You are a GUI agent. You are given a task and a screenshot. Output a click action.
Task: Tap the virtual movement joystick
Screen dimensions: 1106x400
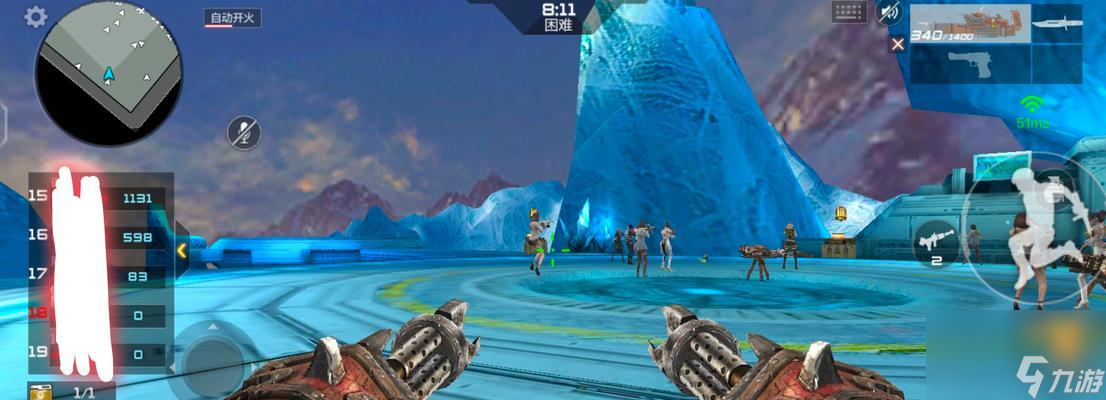(211, 356)
